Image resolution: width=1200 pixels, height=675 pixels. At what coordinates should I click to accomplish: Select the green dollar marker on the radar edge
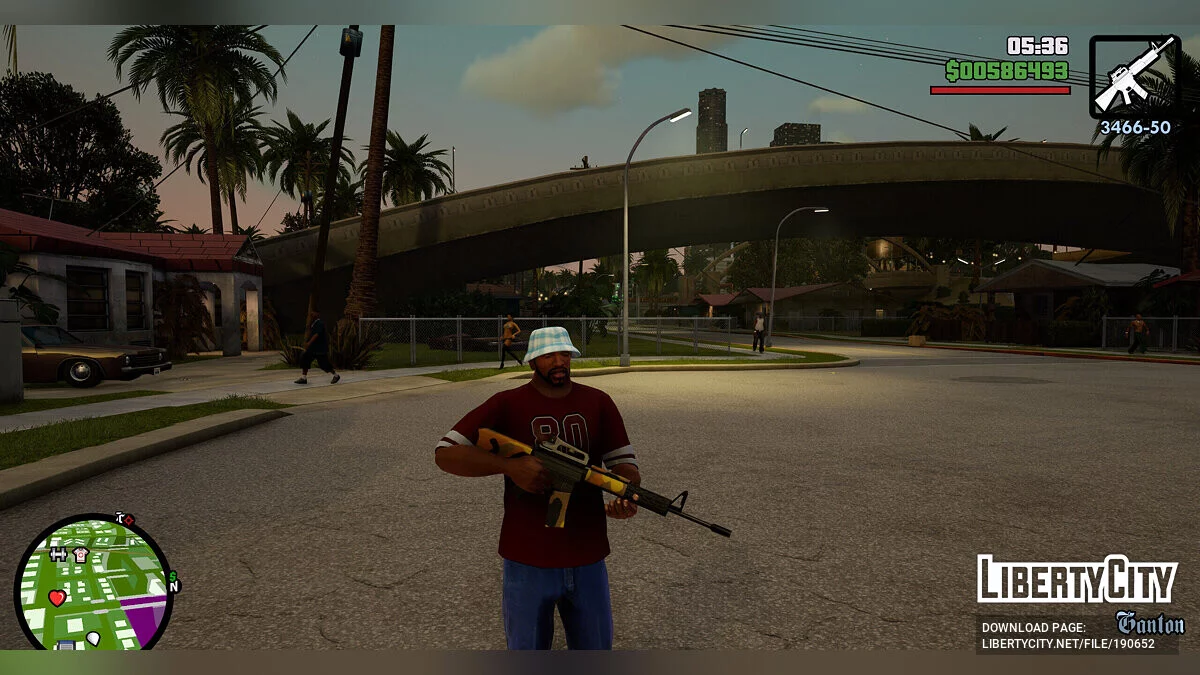173,576
